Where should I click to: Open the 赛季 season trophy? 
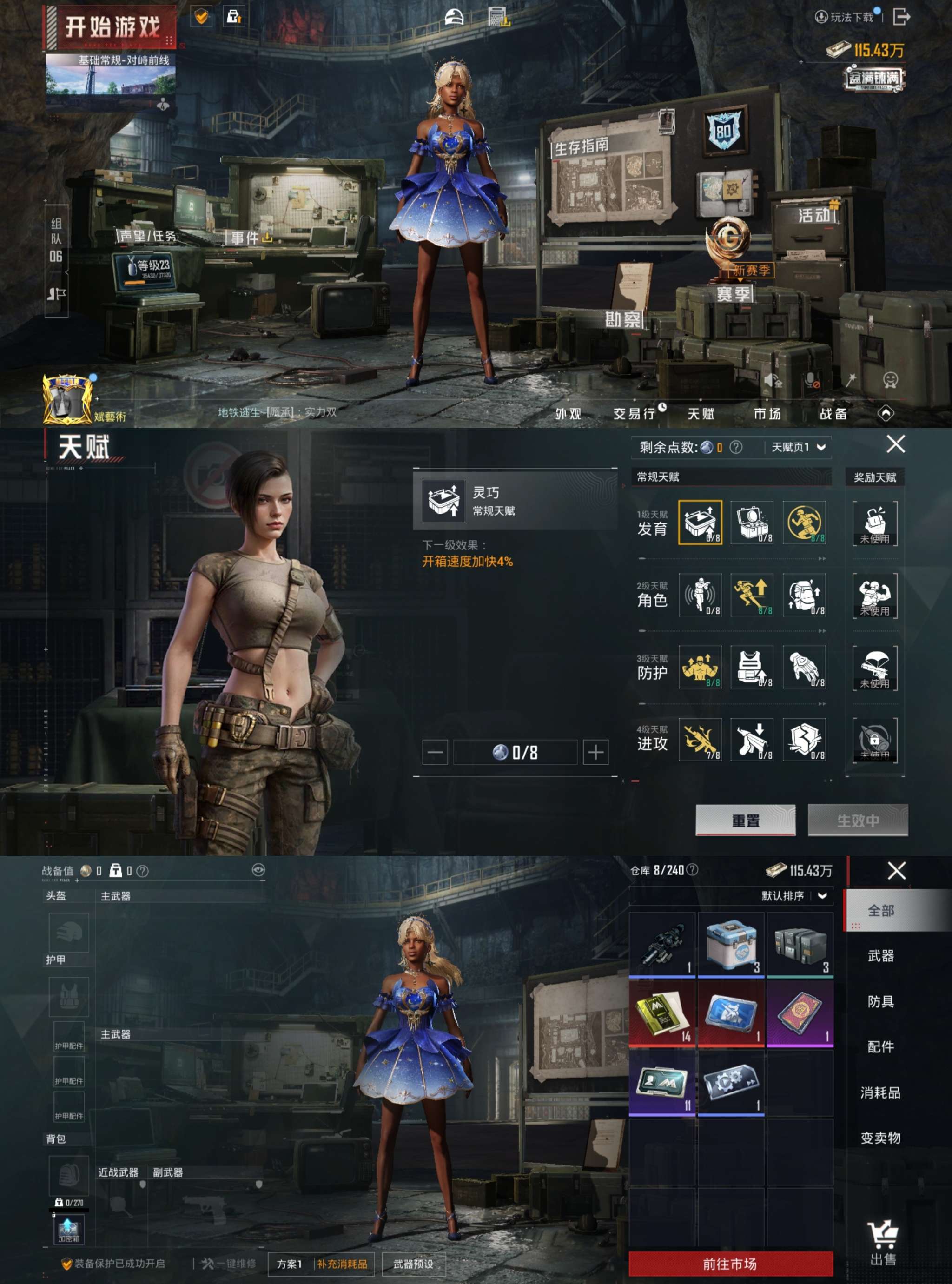733,294
